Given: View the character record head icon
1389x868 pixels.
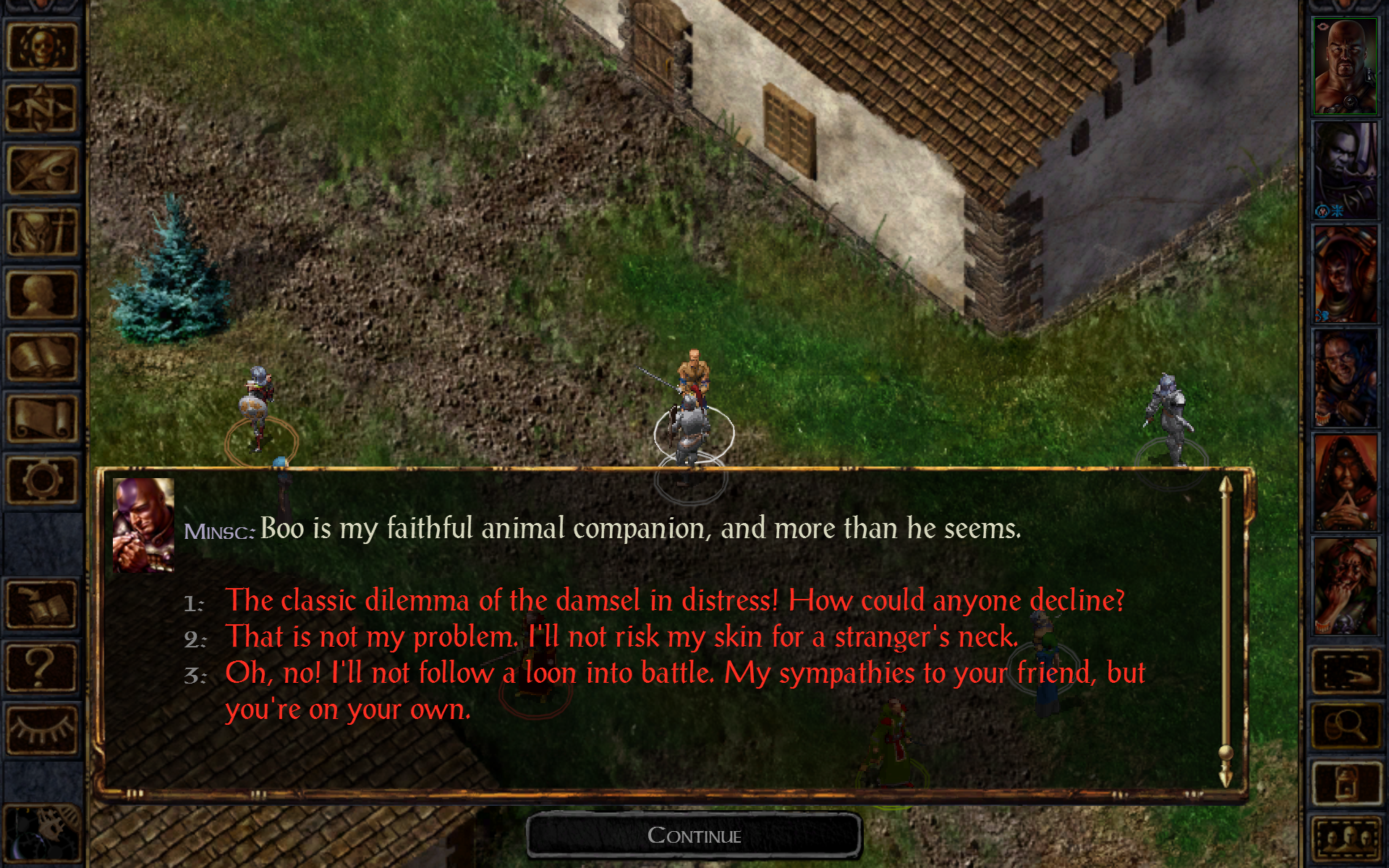Looking at the screenshot, I should pyautogui.click(x=41, y=294).
